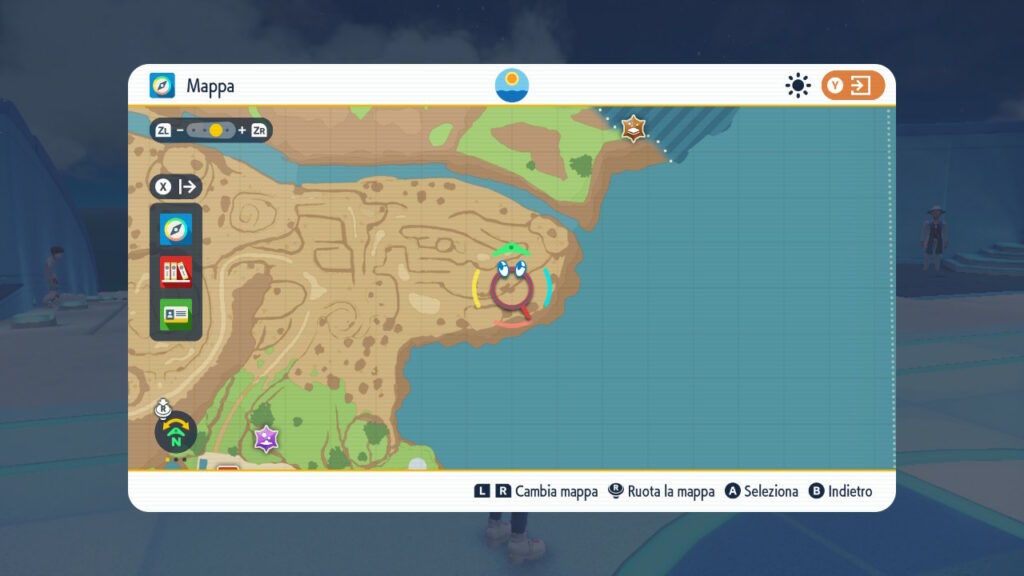Select the brown Tera Raid crystal marker
The width and height of the screenshot is (1024, 576).
click(x=633, y=128)
